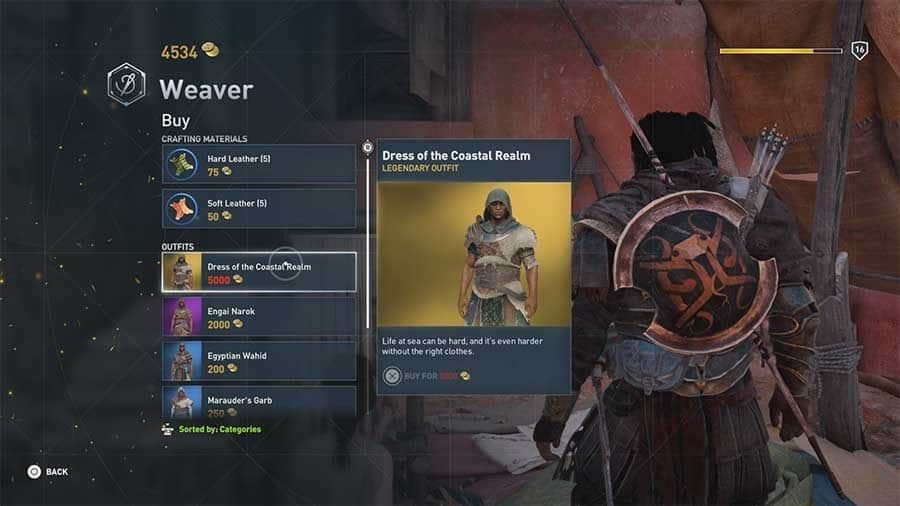This screenshot has height=506, width=900.
Task: Go back from the Weaver shop
Action: (48, 471)
